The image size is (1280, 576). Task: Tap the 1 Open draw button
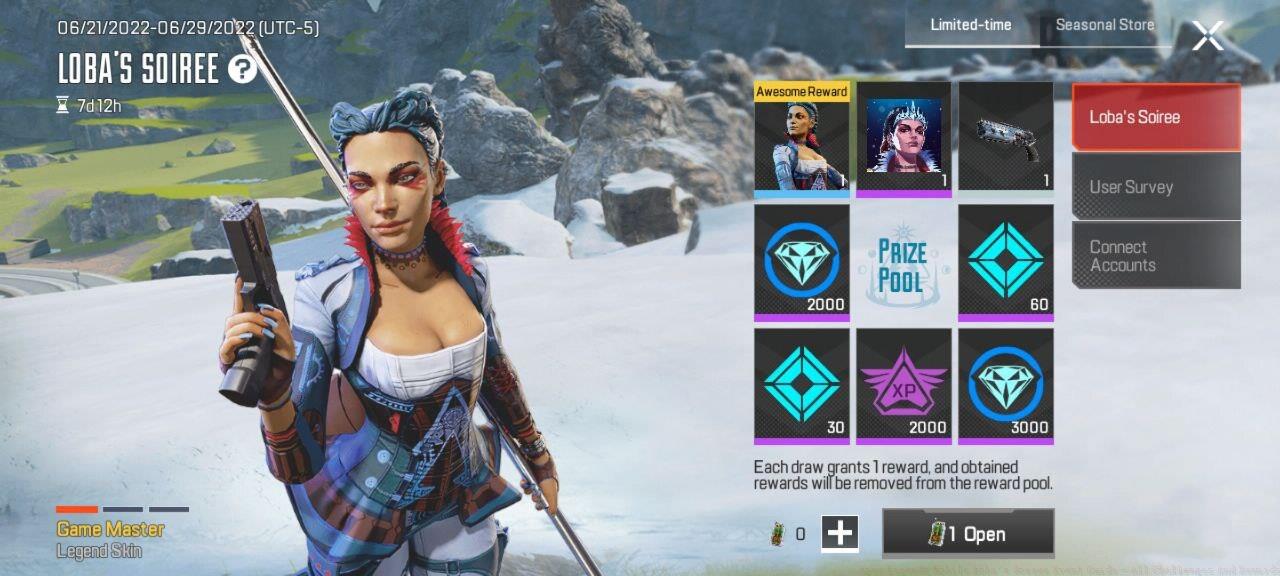click(x=968, y=533)
